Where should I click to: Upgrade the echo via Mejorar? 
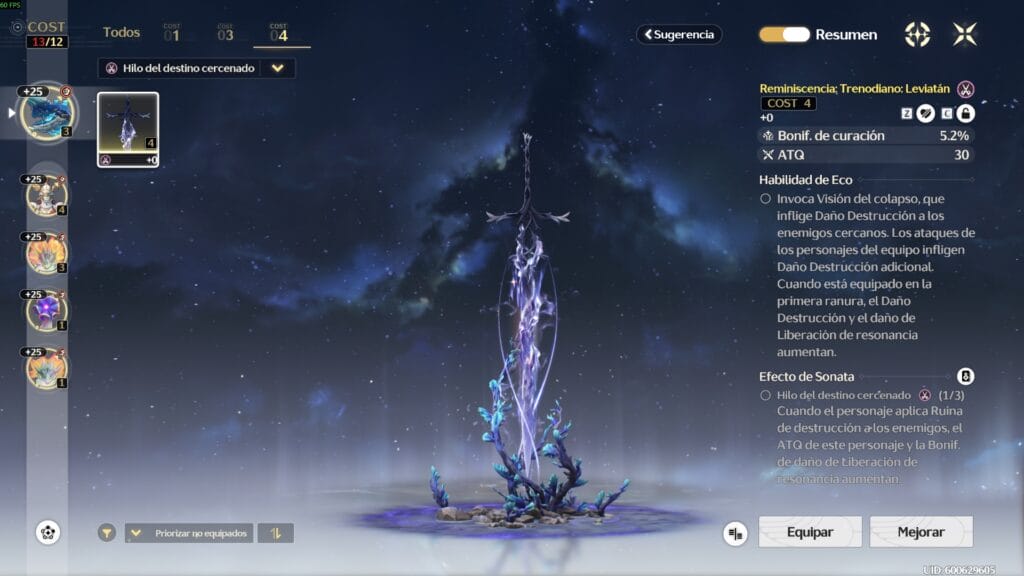pyautogui.click(x=921, y=532)
